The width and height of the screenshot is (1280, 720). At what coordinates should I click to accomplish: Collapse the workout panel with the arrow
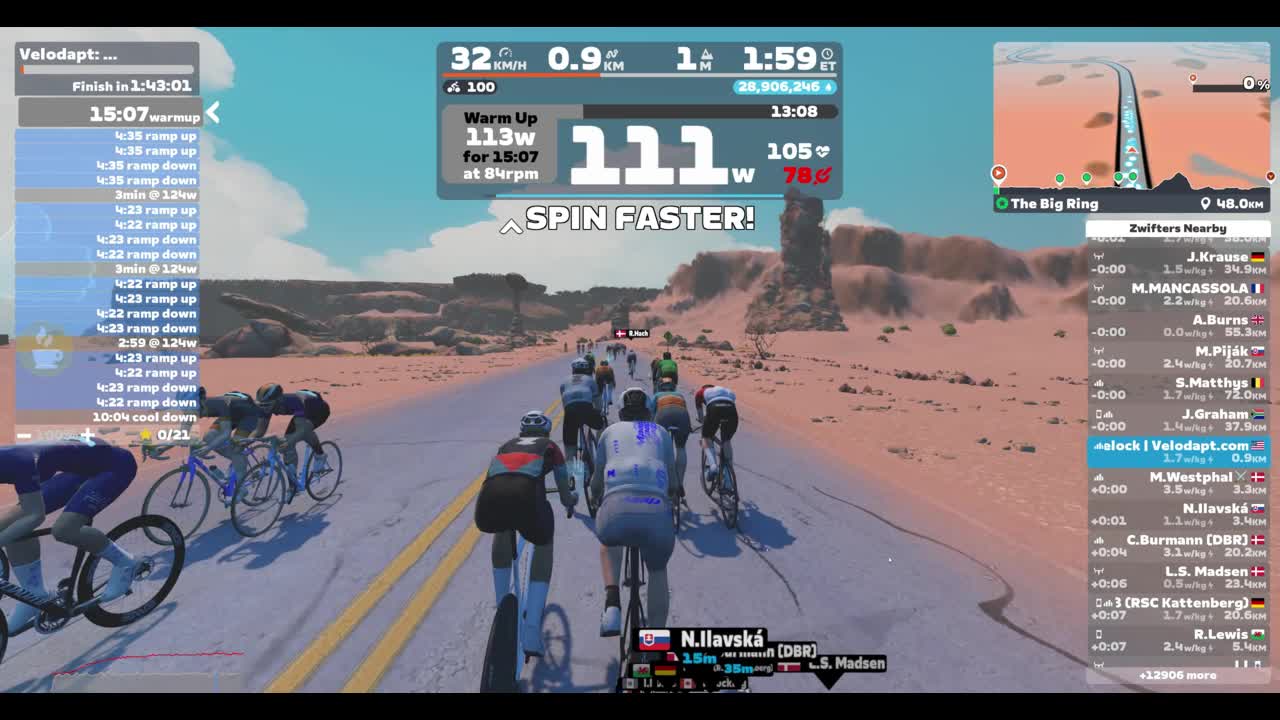(212, 114)
